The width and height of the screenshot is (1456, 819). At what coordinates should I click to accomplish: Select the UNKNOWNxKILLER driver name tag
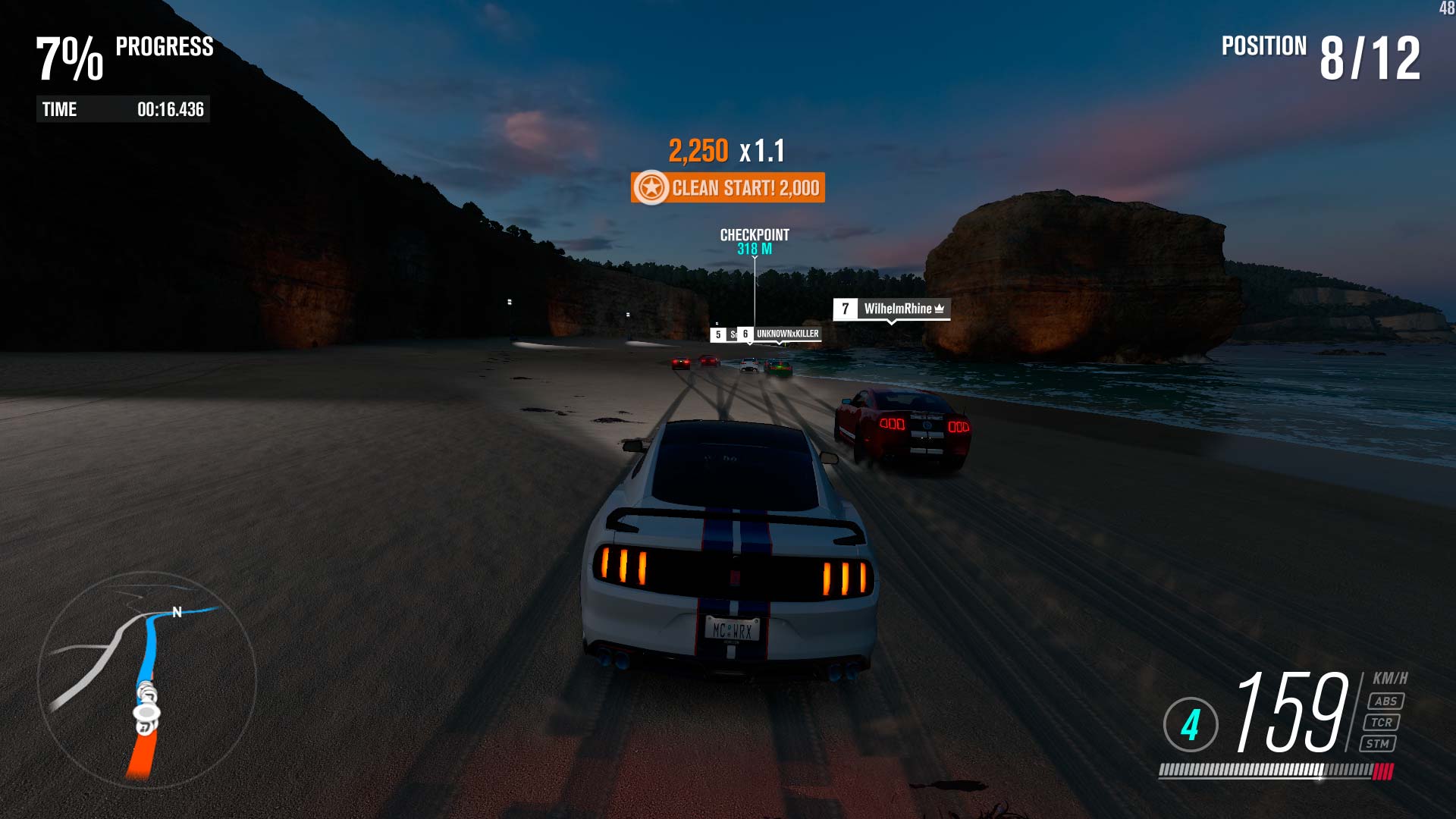(x=786, y=334)
